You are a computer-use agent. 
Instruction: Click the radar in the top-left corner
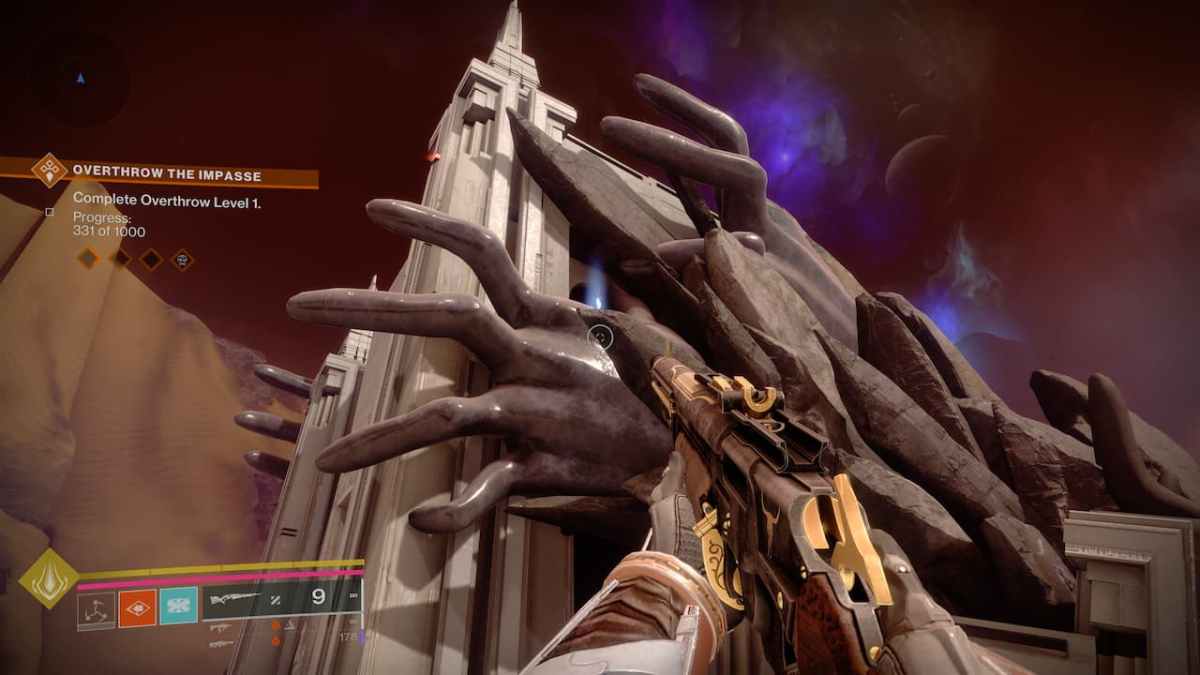[79, 77]
